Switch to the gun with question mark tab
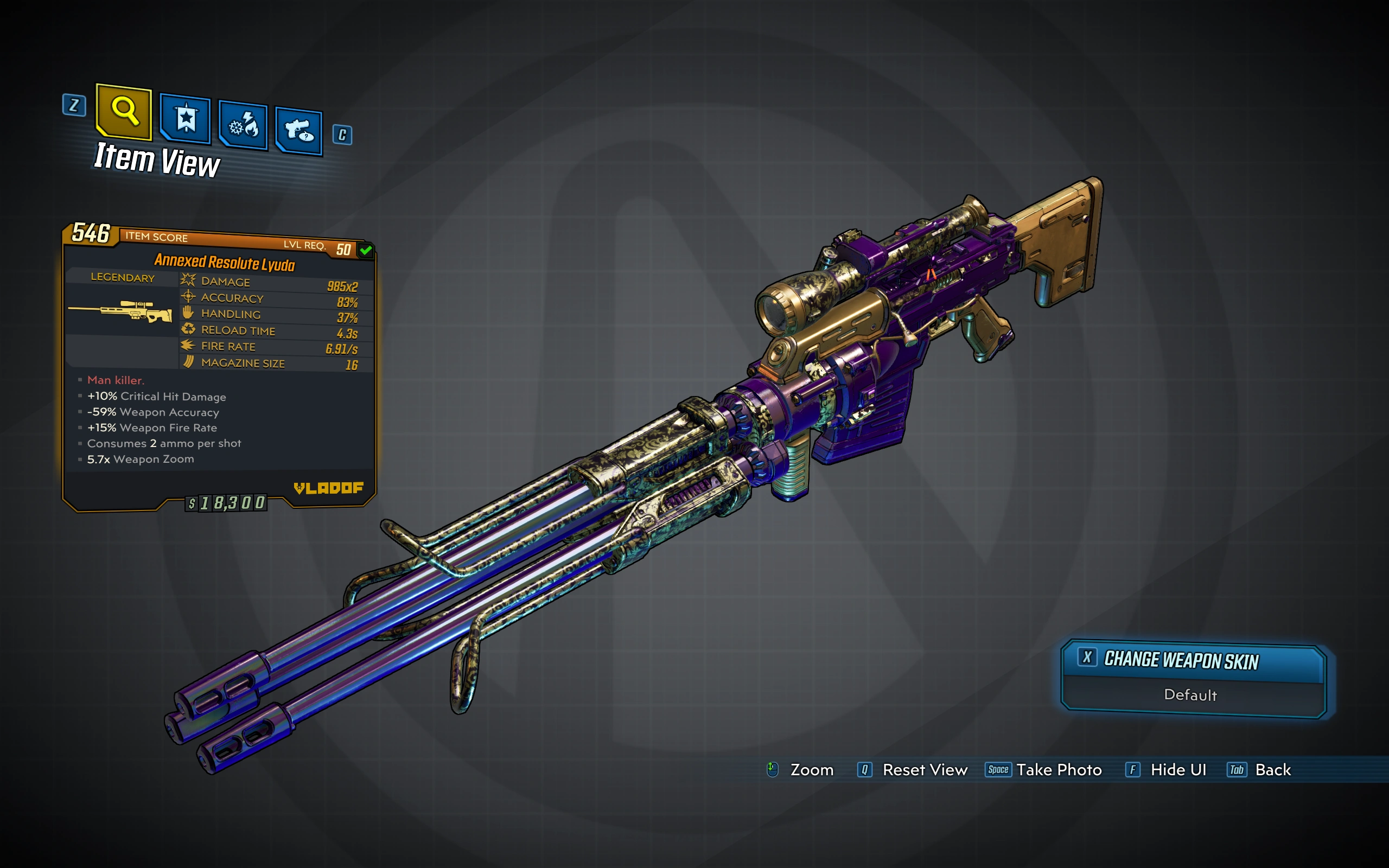 click(x=299, y=131)
